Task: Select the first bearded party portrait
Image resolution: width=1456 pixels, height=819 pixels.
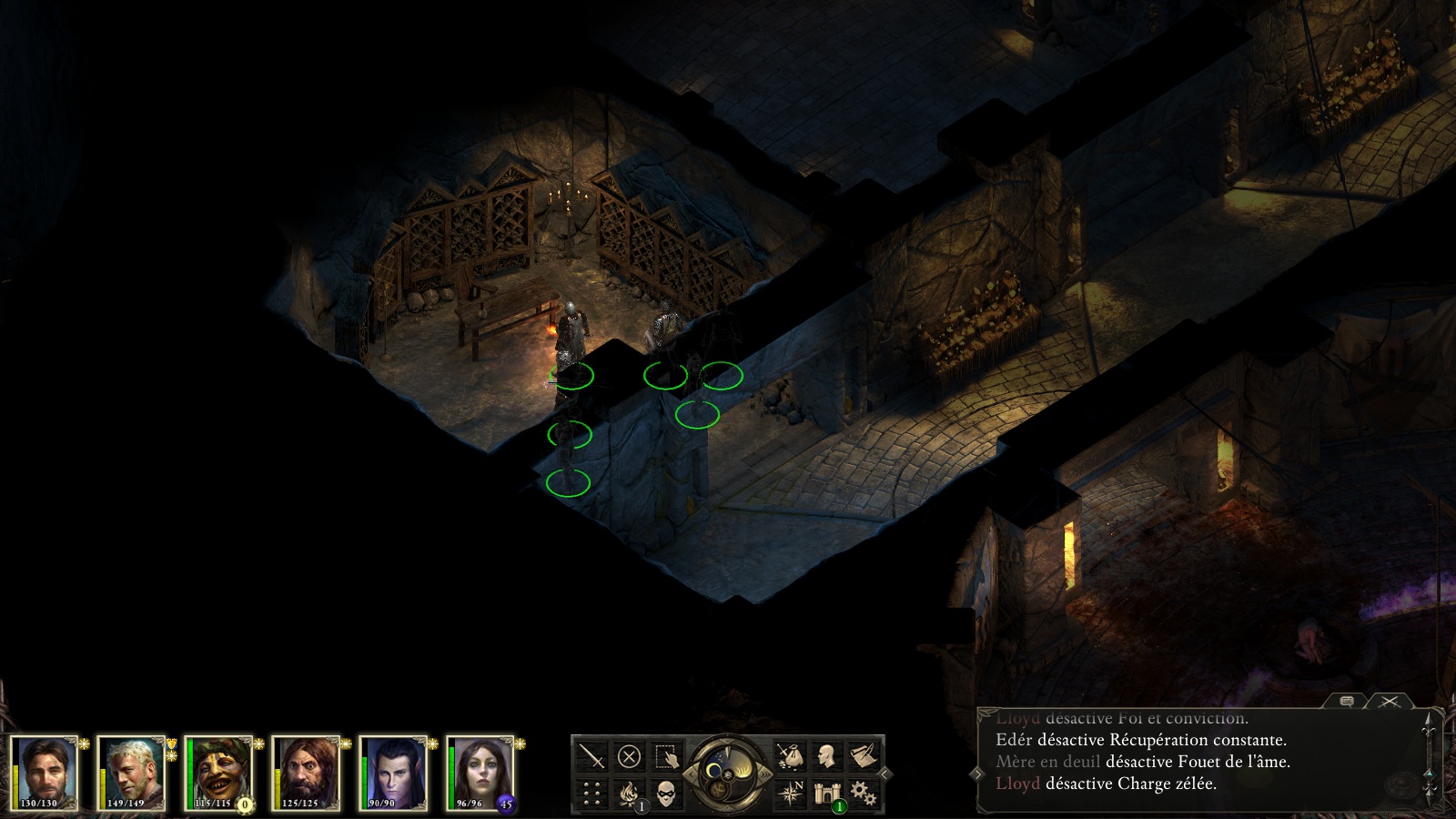Action: click(44, 773)
